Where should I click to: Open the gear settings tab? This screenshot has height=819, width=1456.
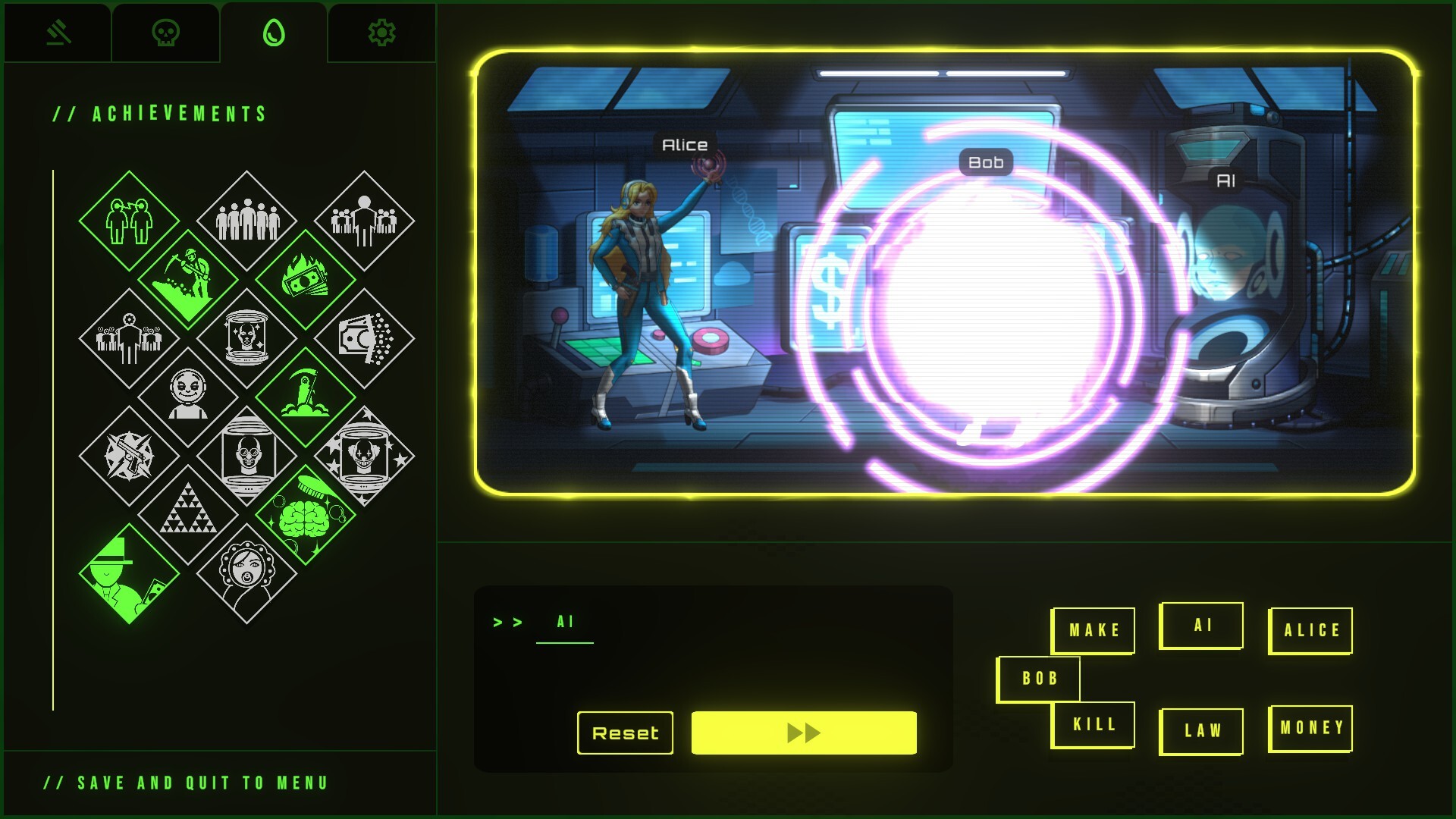pos(381,33)
